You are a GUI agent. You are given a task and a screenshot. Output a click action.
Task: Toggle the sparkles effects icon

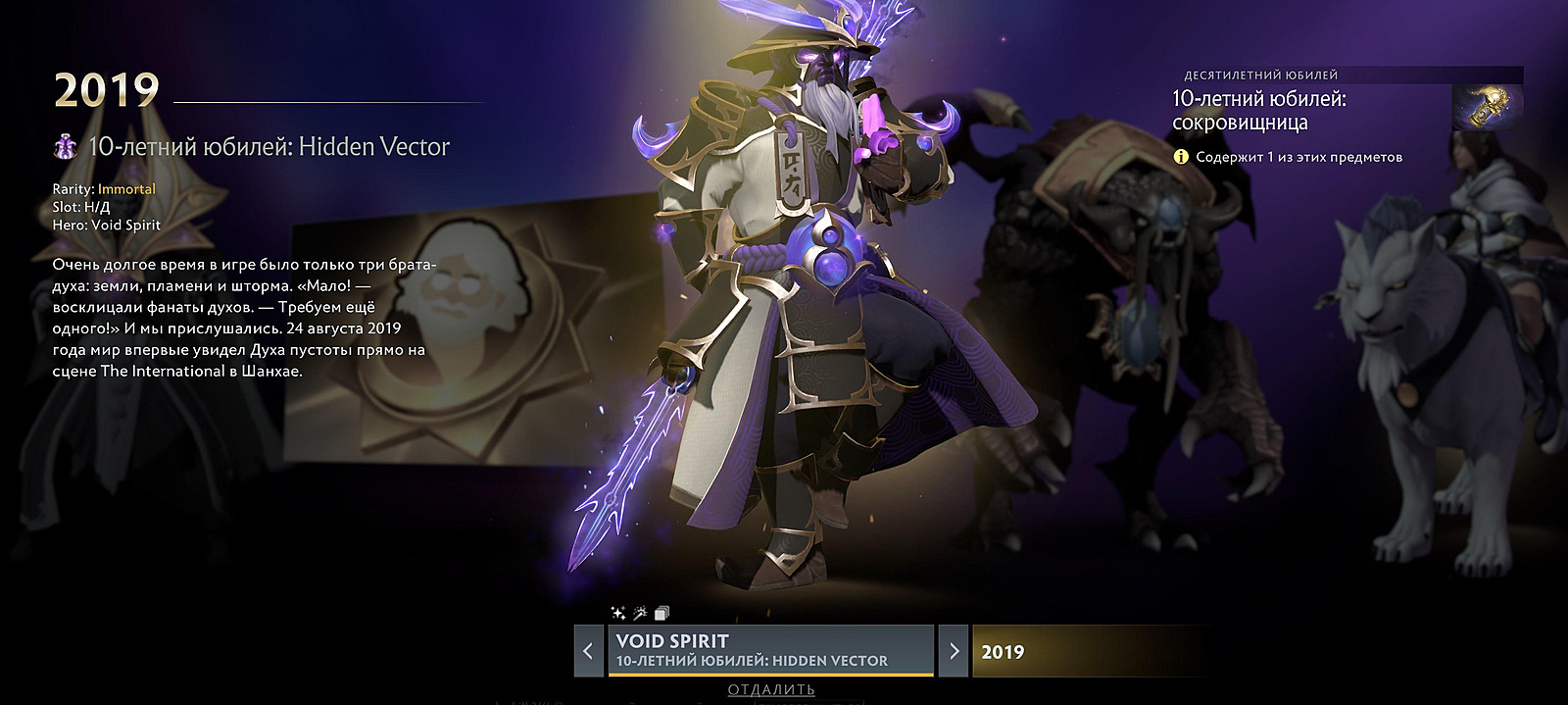pos(618,613)
